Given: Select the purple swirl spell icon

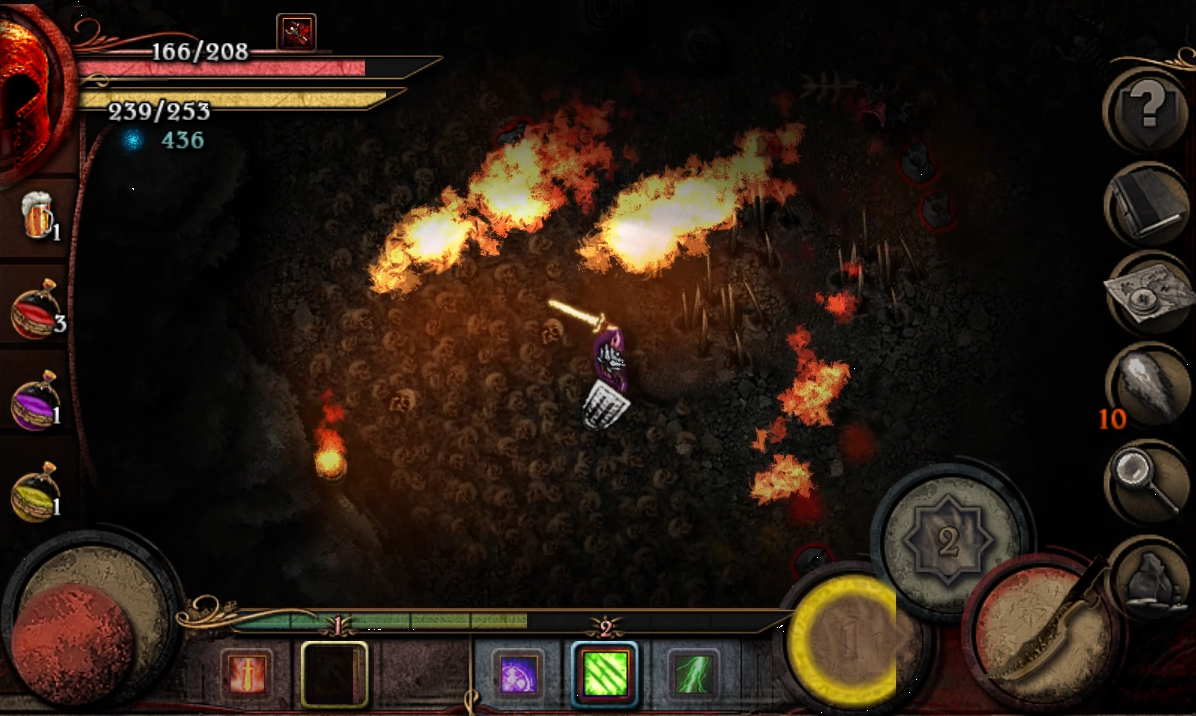Looking at the screenshot, I should [x=519, y=674].
